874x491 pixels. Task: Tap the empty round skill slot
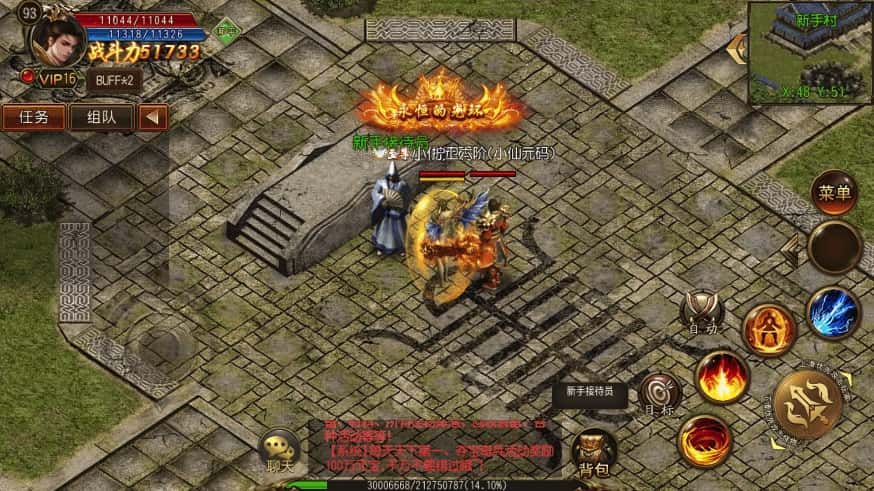(x=834, y=247)
